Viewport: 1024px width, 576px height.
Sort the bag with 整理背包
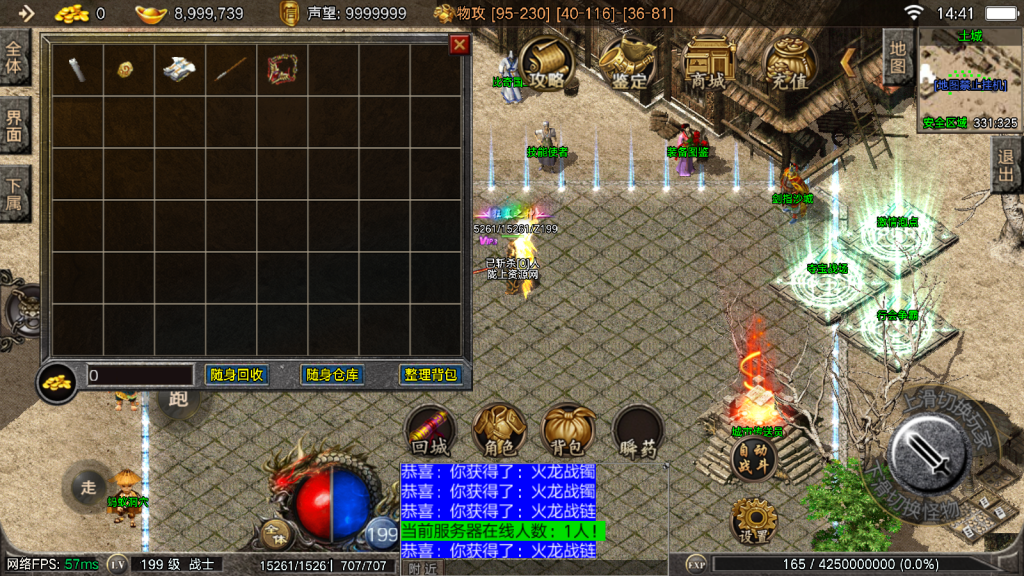coord(430,375)
